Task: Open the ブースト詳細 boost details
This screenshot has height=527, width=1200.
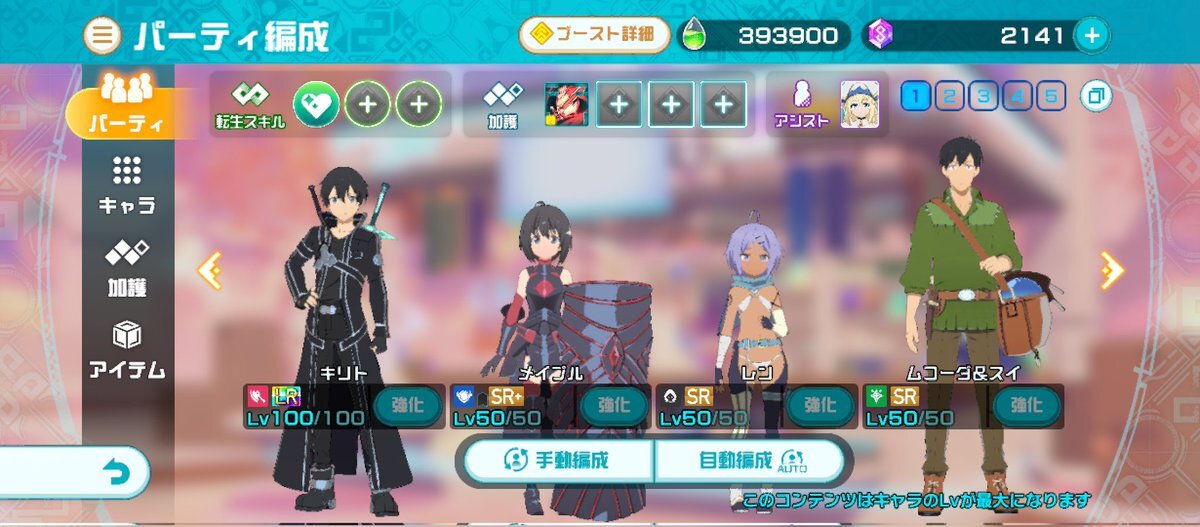Action: 594,36
